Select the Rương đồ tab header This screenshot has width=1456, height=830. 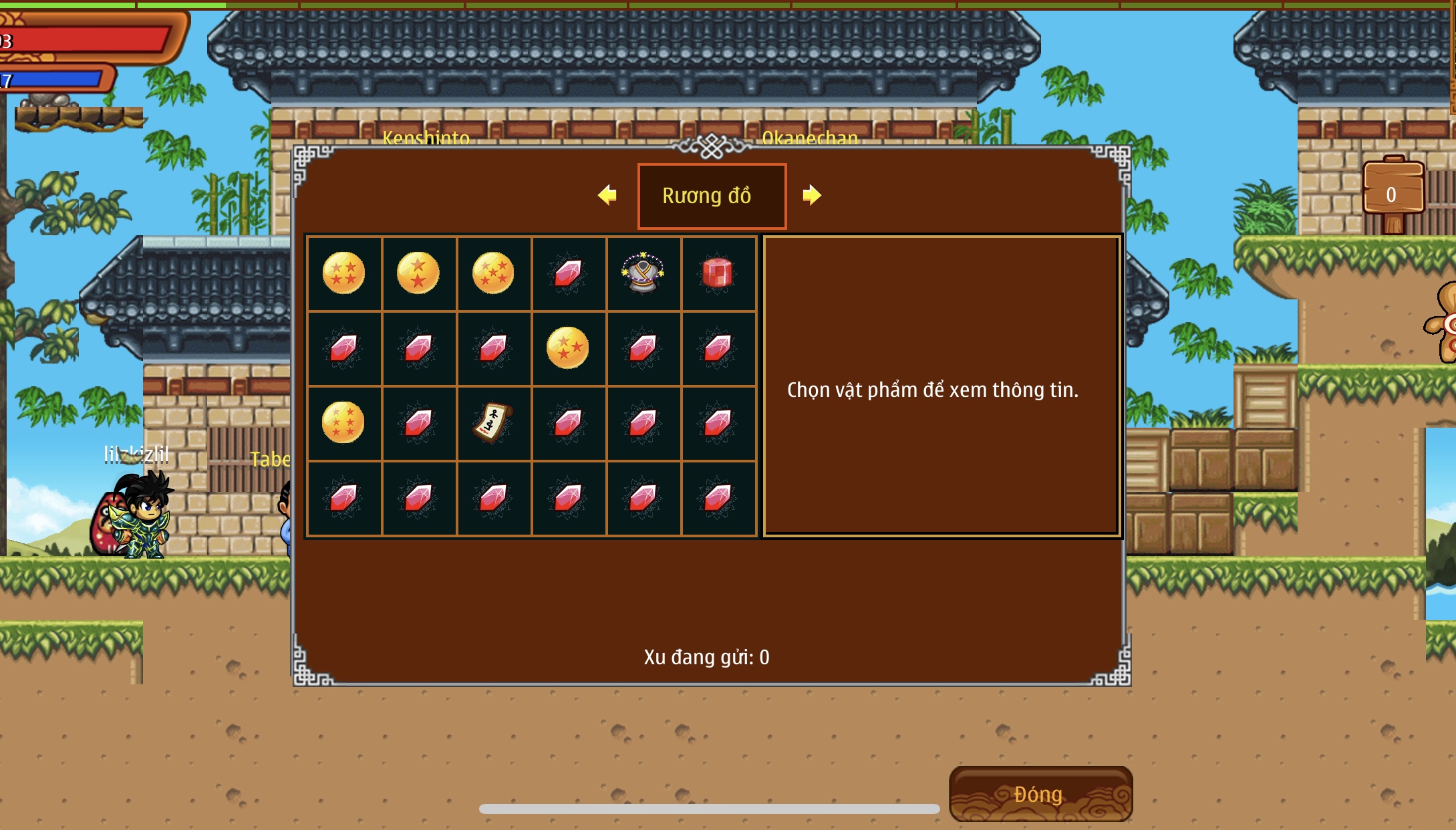click(x=712, y=196)
